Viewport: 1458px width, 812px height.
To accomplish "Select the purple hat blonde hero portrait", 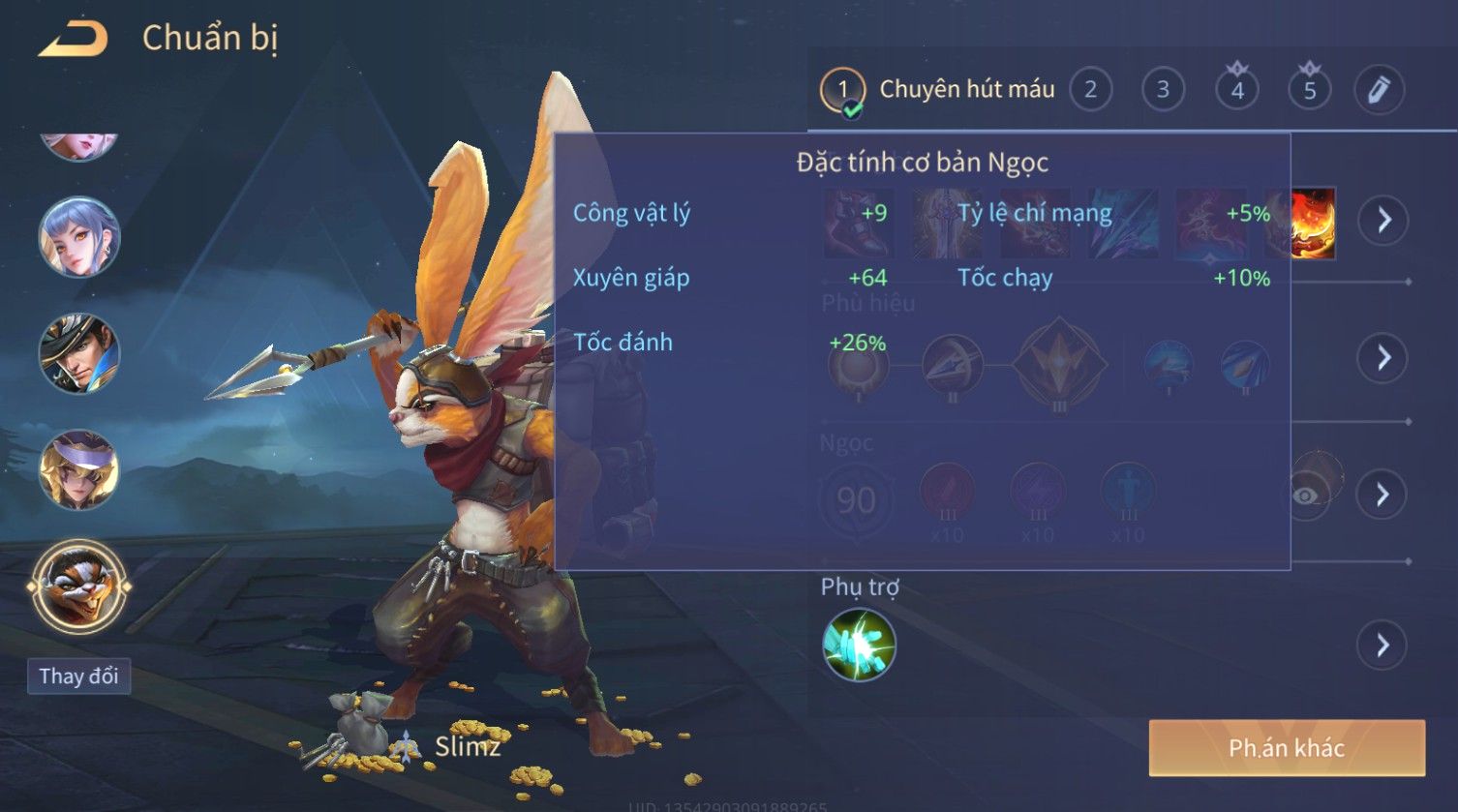I will [79, 470].
